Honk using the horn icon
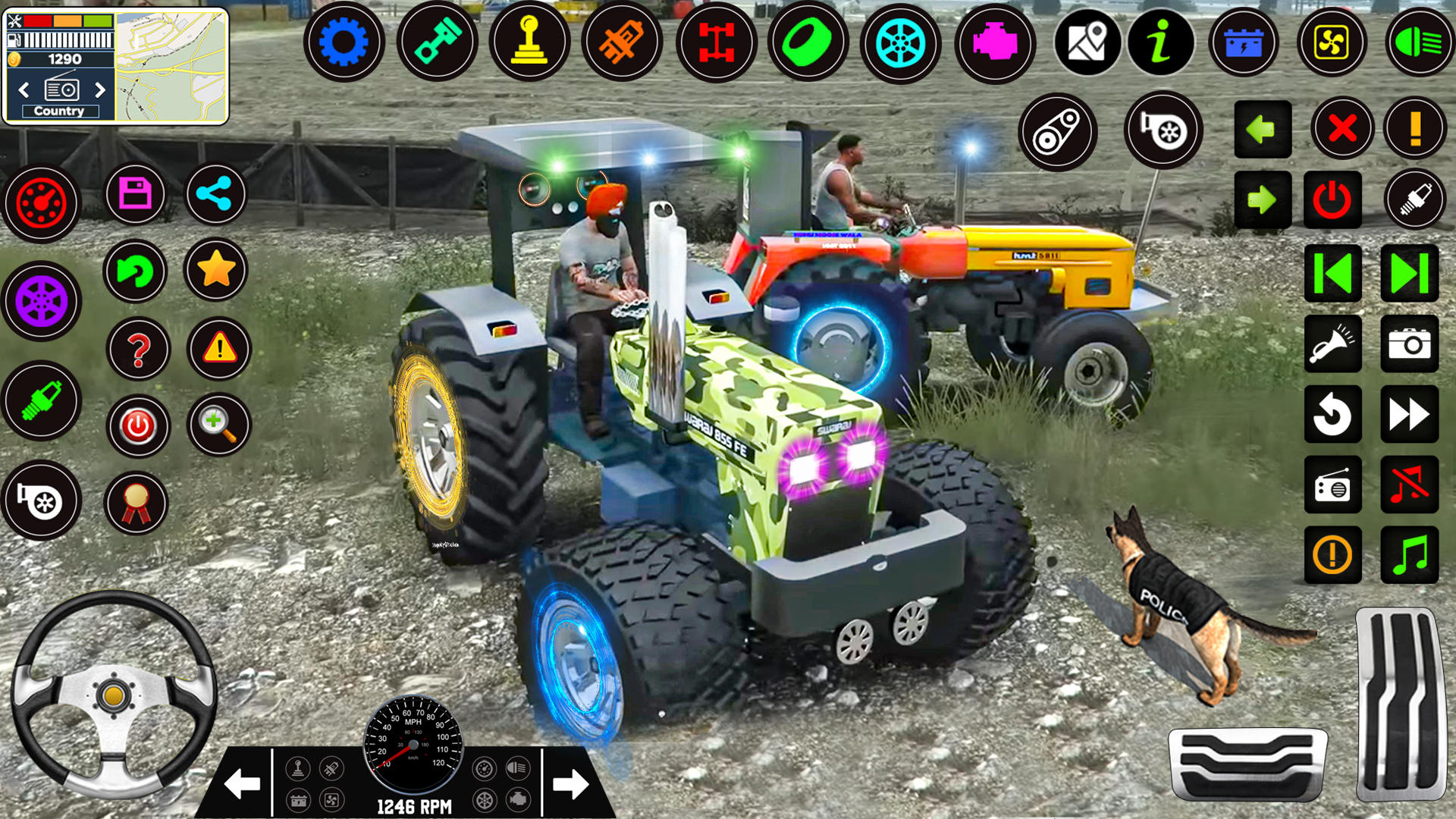Viewport: 1456px width, 819px height. coord(1332,345)
